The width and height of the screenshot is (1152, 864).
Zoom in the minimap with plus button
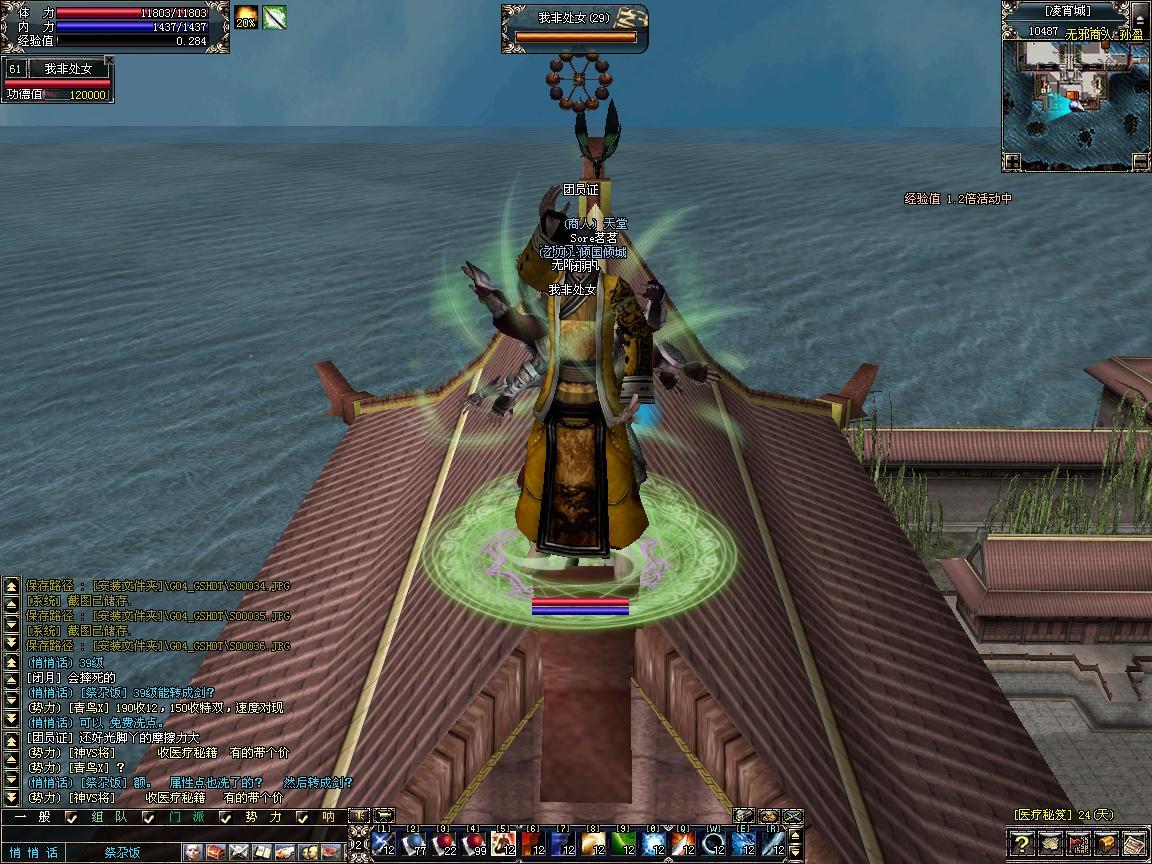click(1013, 161)
